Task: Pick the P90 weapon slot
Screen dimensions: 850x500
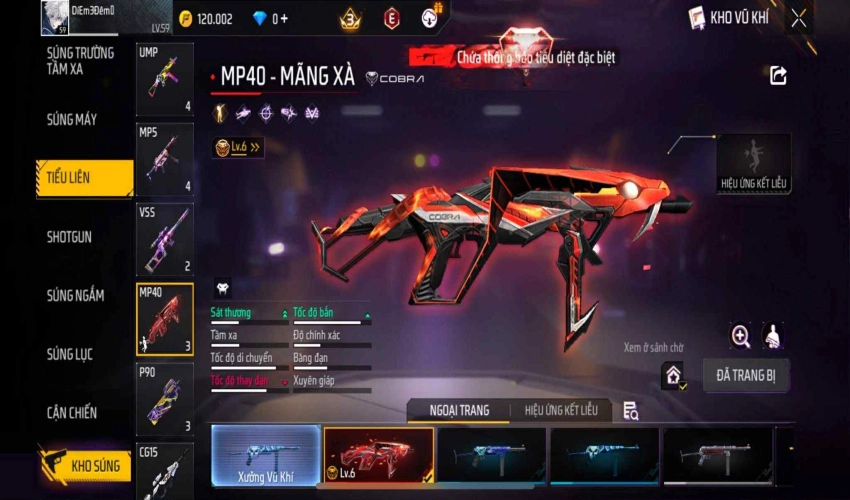Action: 164,398
